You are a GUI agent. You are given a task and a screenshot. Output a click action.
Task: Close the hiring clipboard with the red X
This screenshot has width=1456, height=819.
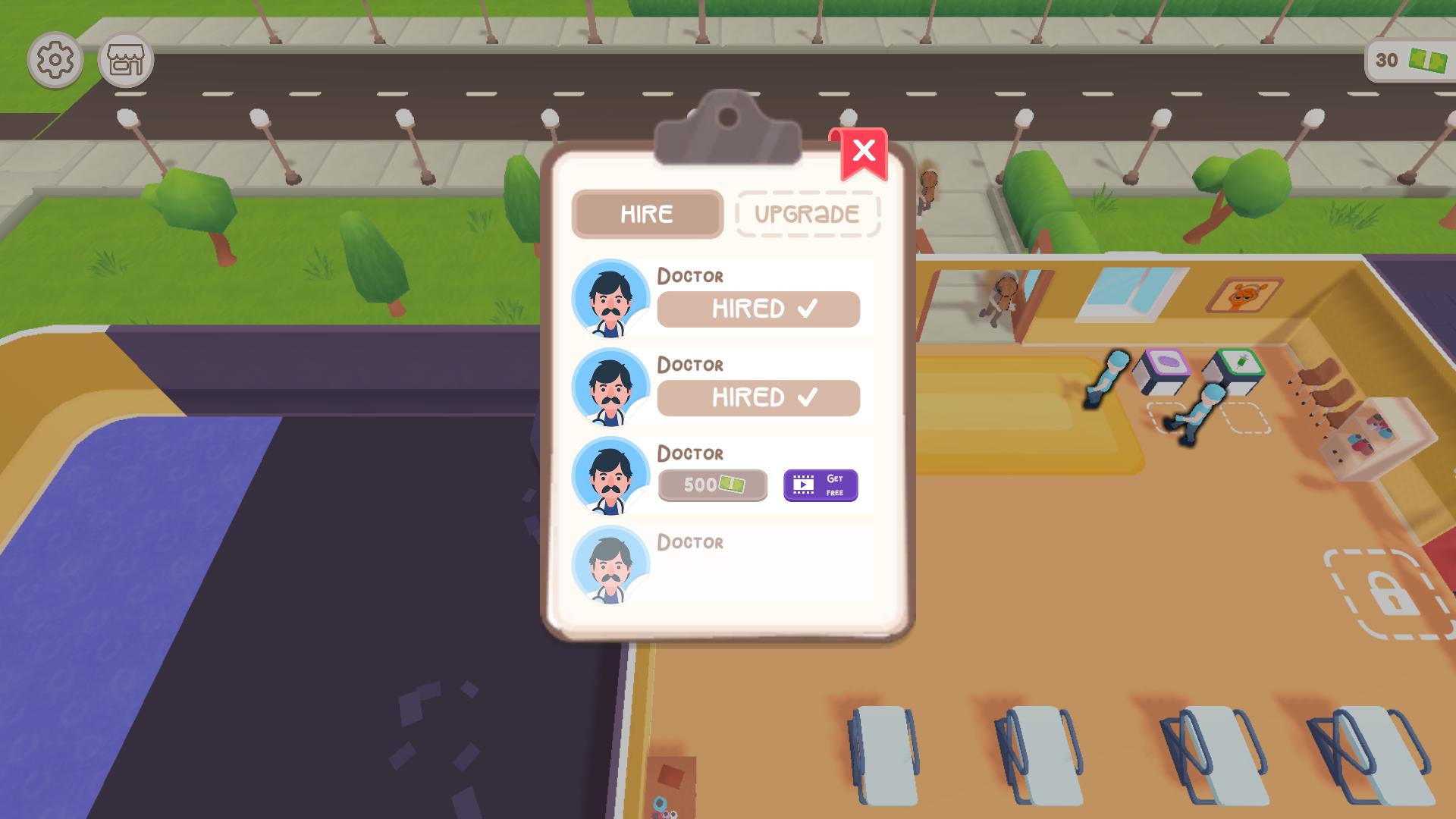click(x=862, y=150)
